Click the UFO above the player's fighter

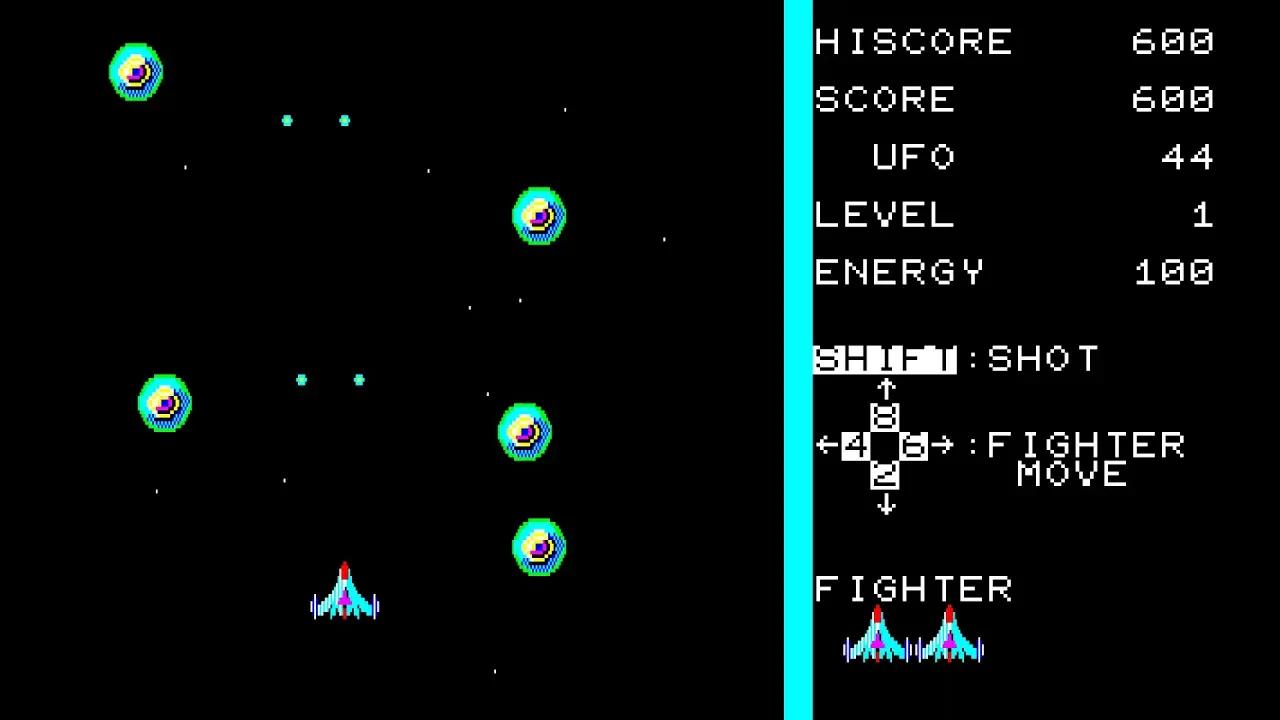538,546
